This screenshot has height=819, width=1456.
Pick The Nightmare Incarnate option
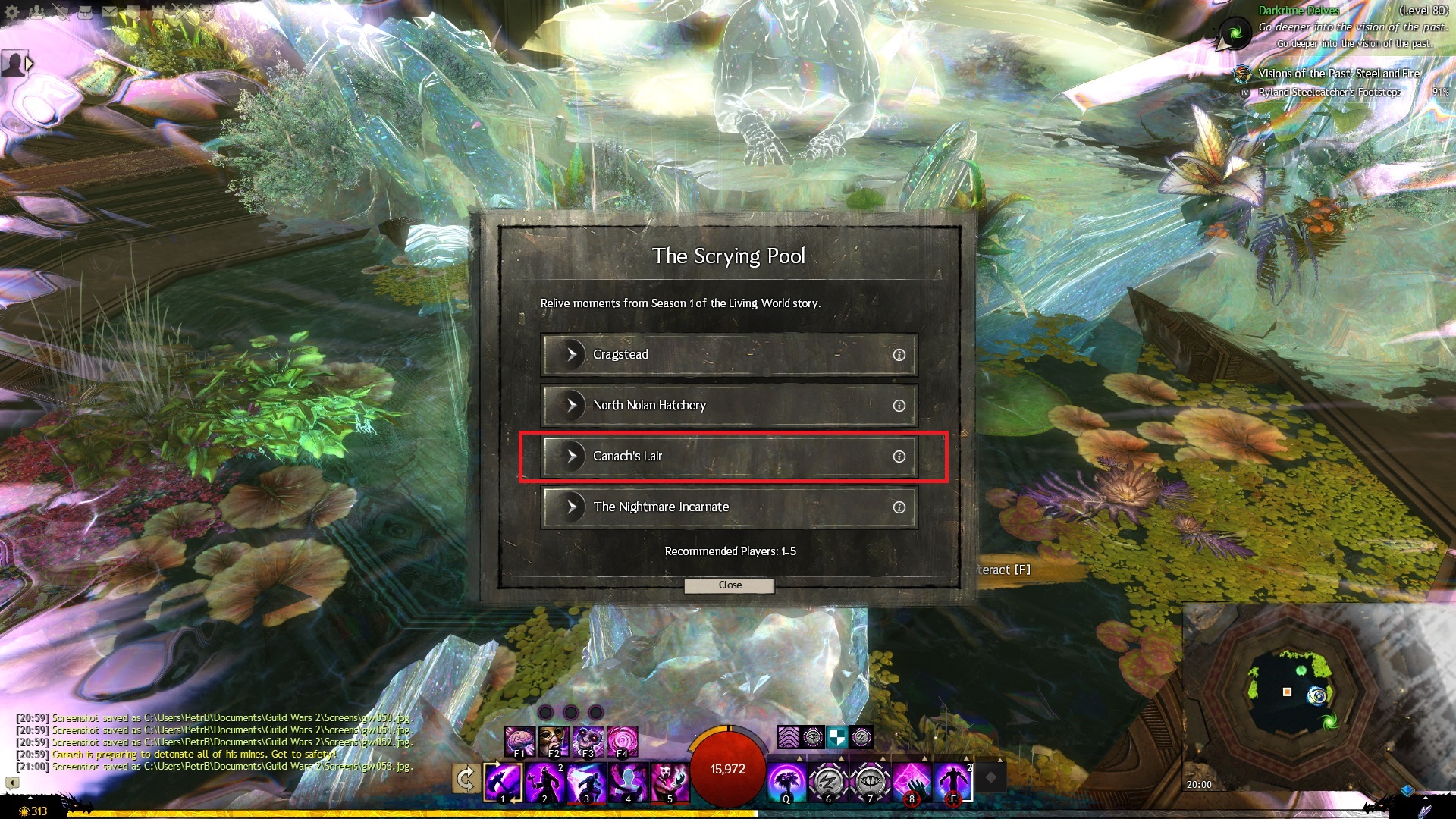(728, 507)
